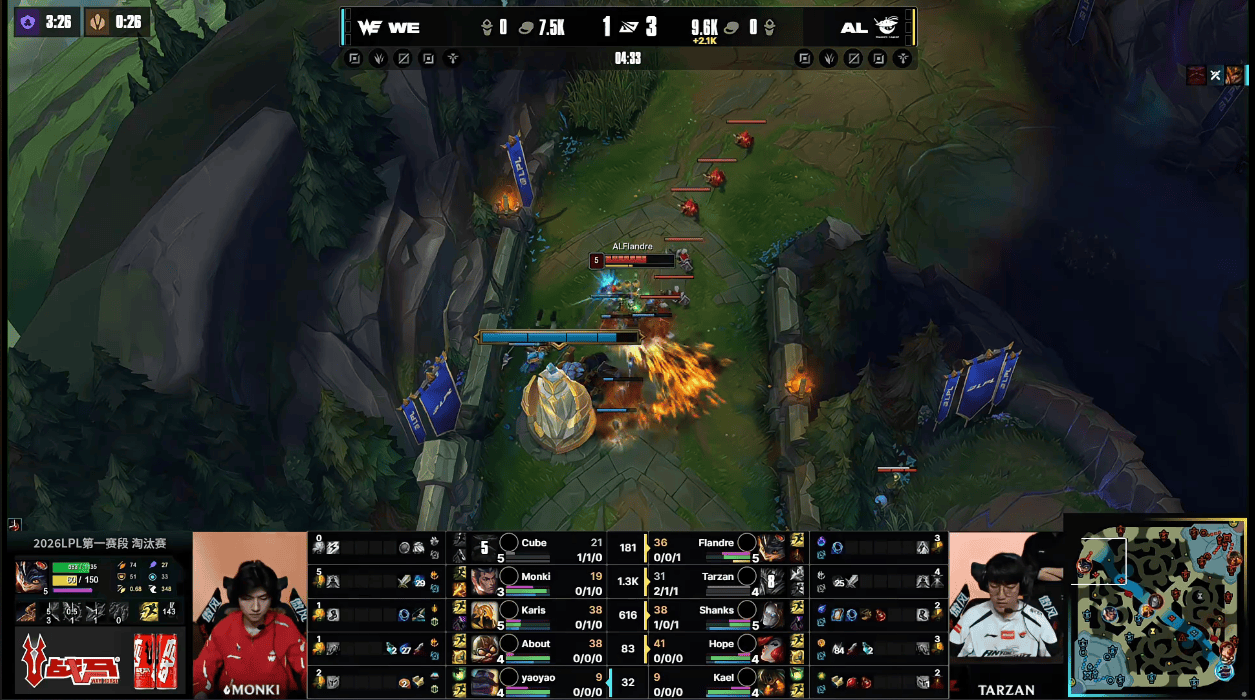Click the purple objective timer icon
The height and width of the screenshot is (700, 1255).
(28, 22)
